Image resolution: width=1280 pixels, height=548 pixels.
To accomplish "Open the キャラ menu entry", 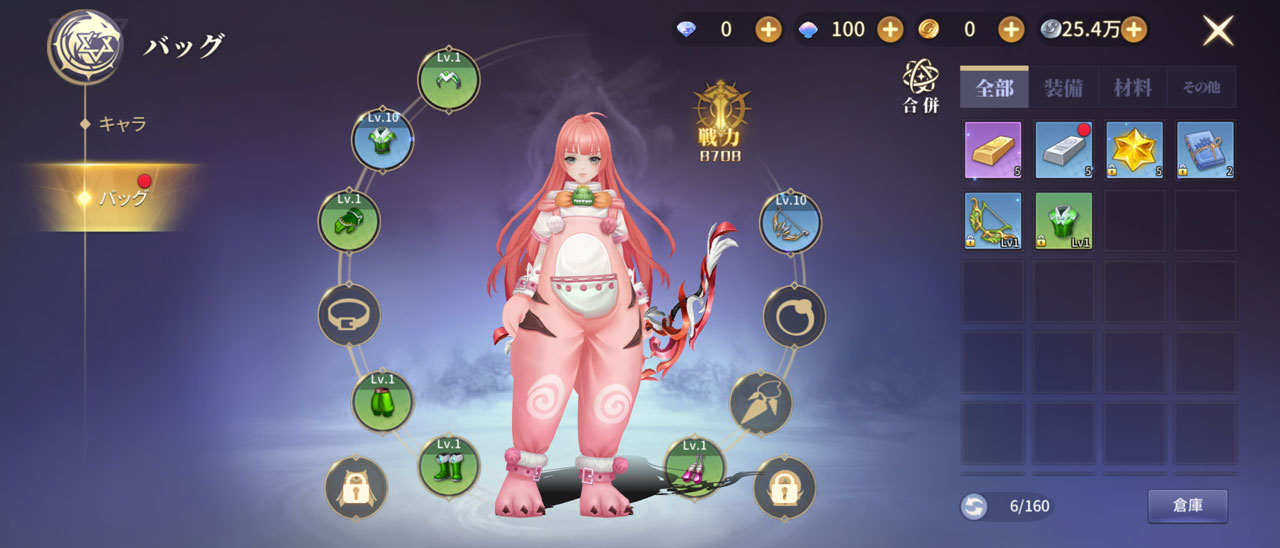I will 122,124.
